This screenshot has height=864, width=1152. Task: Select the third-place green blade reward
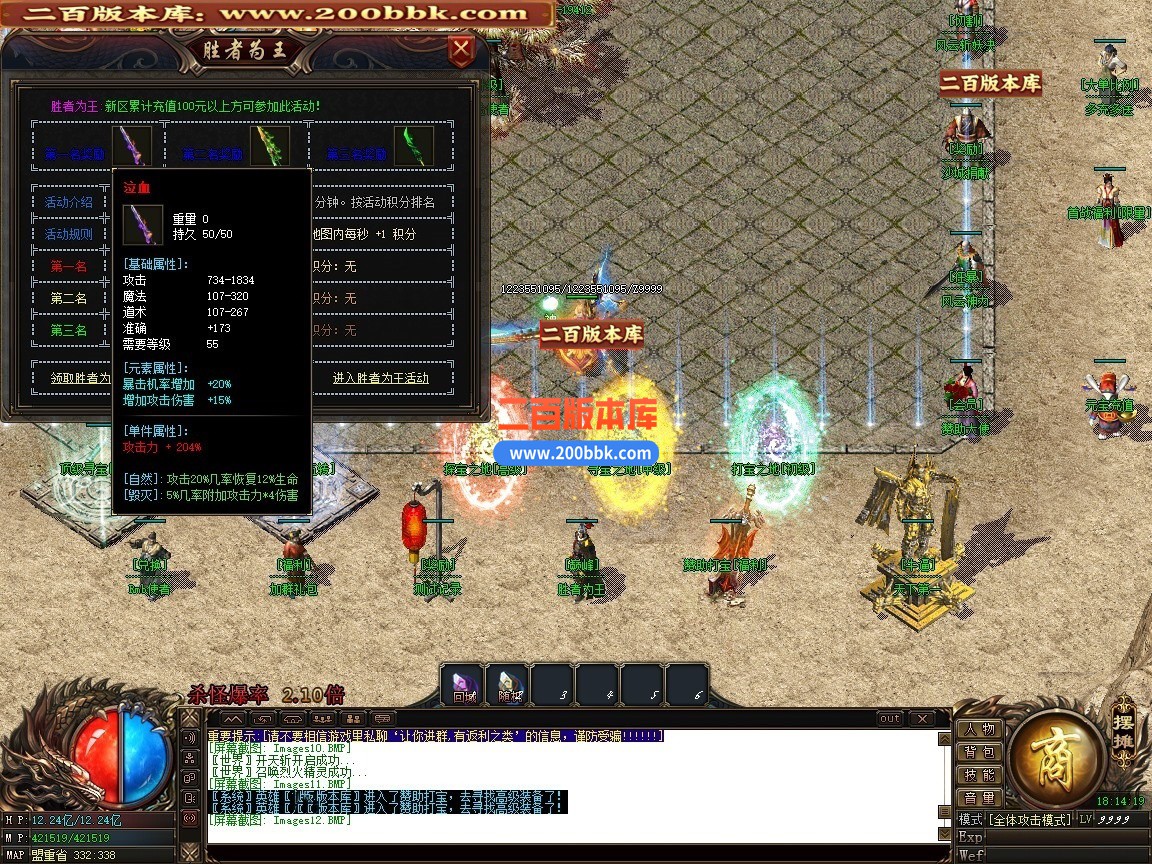point(413,146)
